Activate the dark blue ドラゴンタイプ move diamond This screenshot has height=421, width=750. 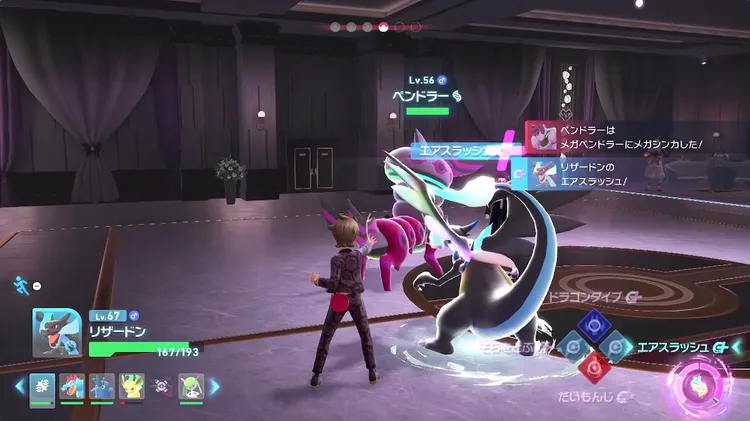click(594, 321)
